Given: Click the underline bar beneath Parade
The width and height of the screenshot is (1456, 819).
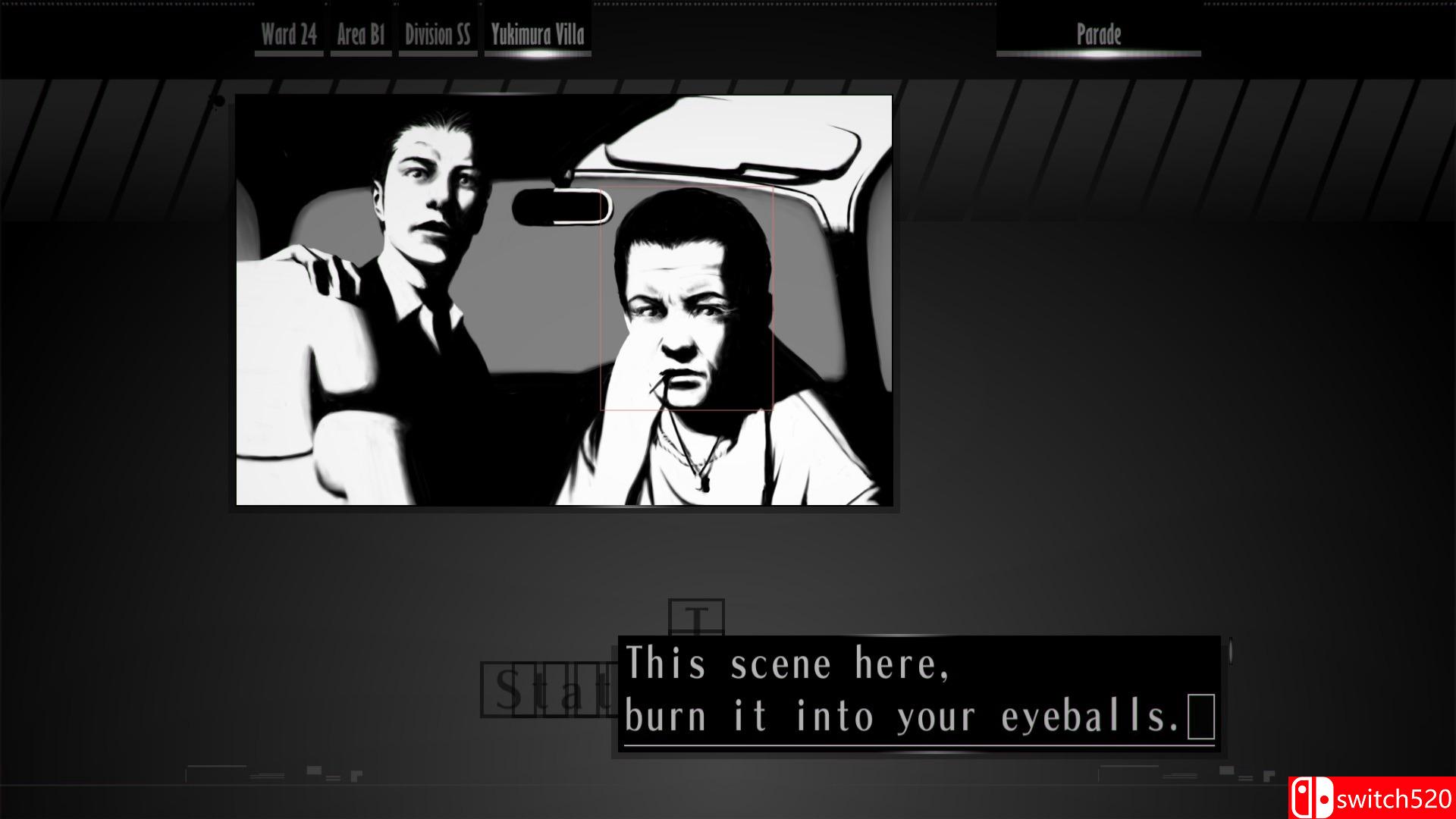Looking at the screenshot, I should [1098, 55].
